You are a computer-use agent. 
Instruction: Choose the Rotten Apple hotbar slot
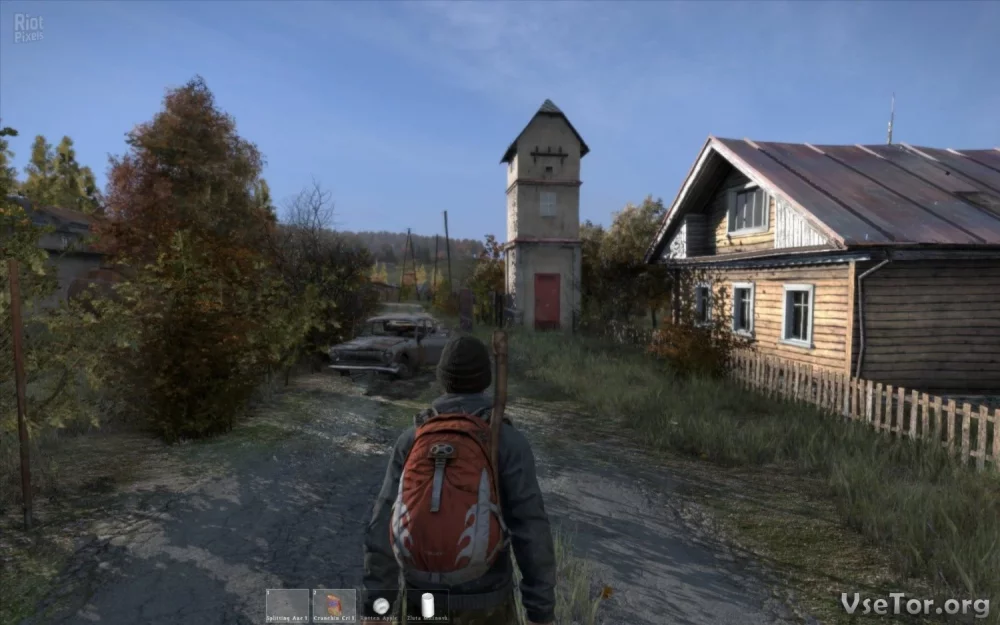pyautogui.click(x=381, y=605)
